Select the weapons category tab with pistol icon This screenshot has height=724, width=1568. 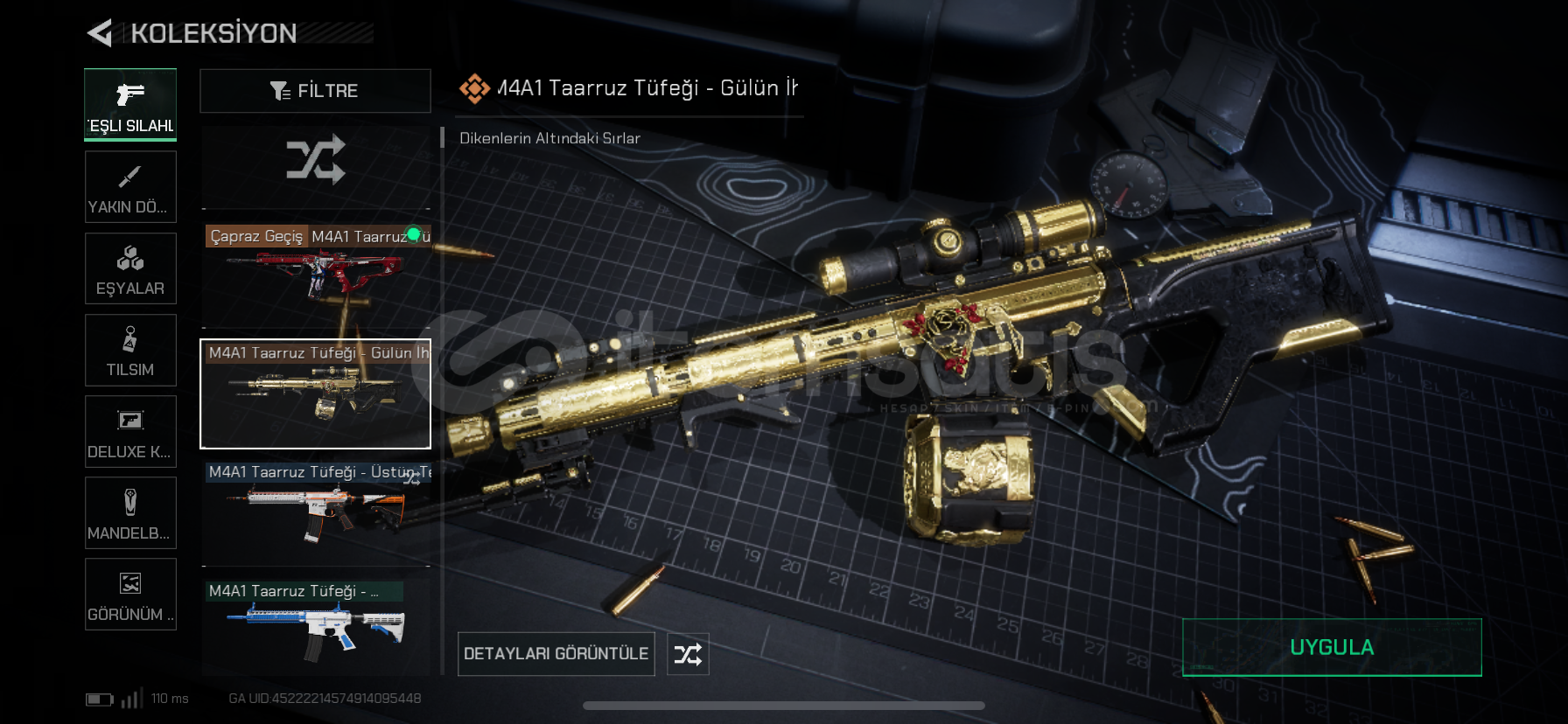[x=130, y=104]
